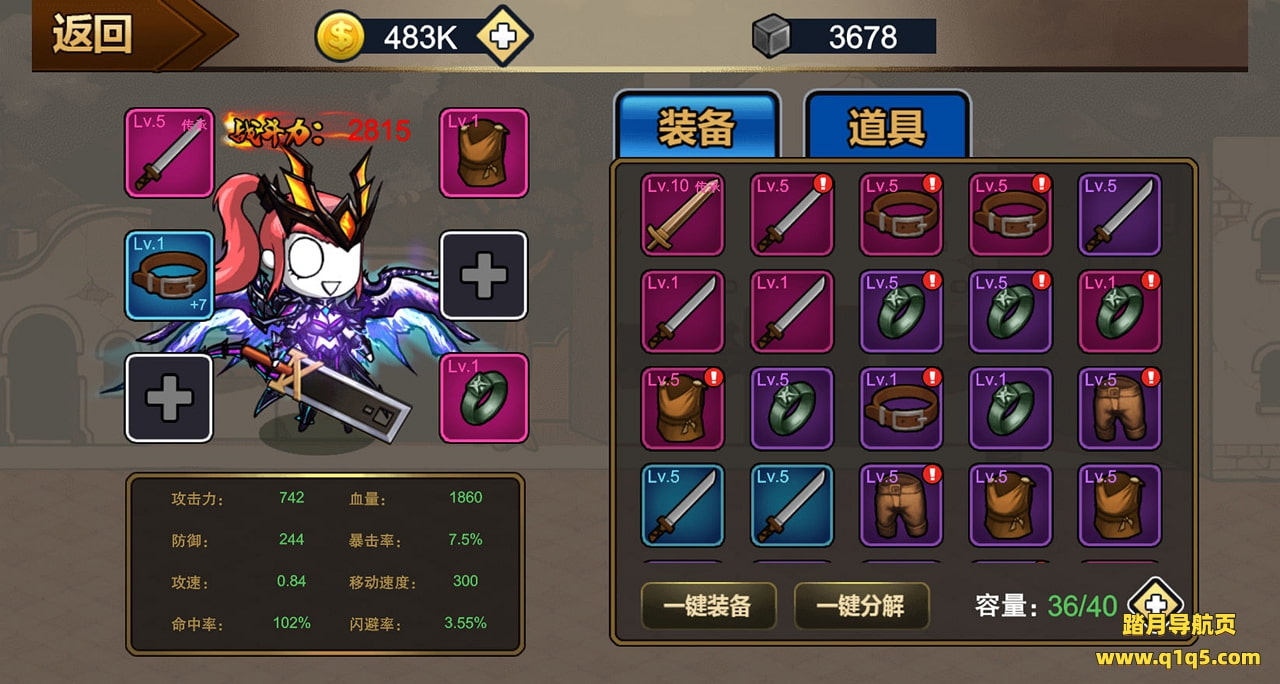Tap the 一键装备 auto-equip button

tap(708, 605)
